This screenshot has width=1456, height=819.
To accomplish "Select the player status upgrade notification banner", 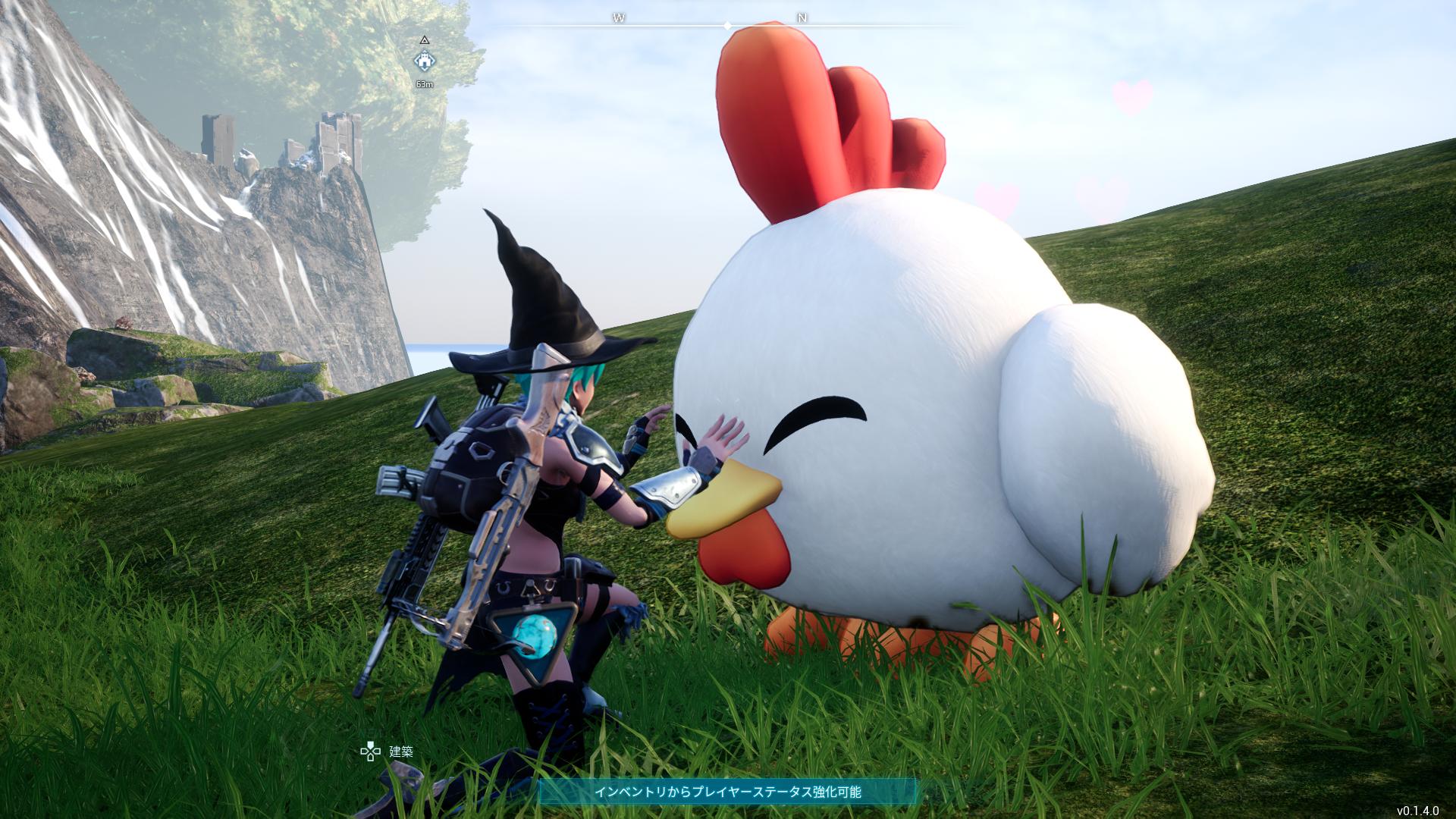I will click(727, 792).
